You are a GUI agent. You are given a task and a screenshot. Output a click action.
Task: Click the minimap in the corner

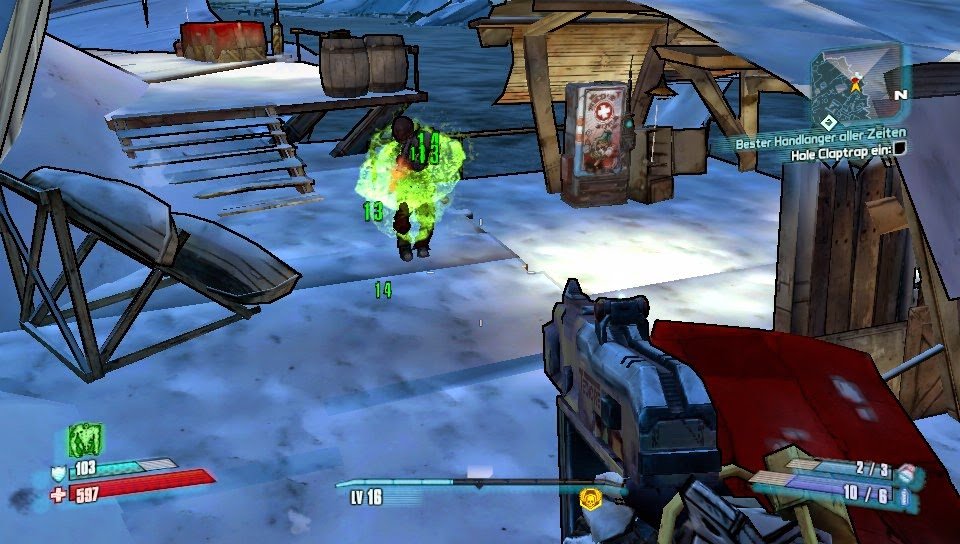point(856,82)
